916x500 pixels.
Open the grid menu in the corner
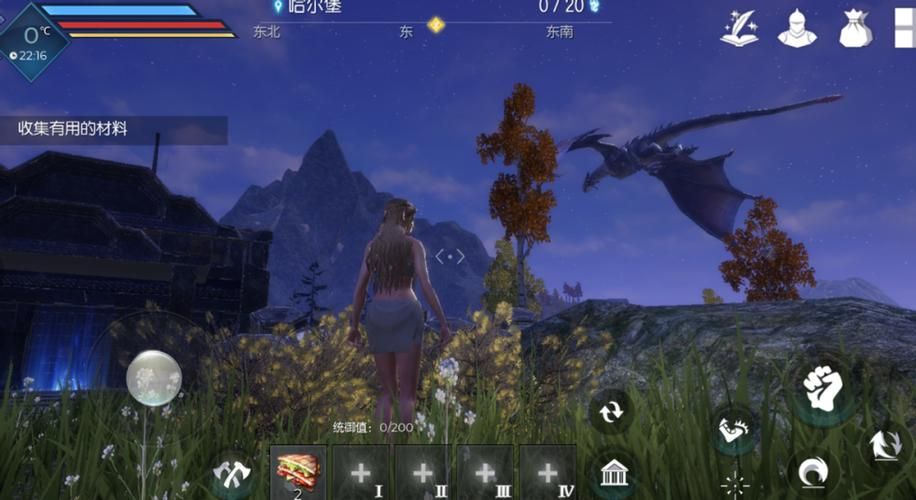904,28
